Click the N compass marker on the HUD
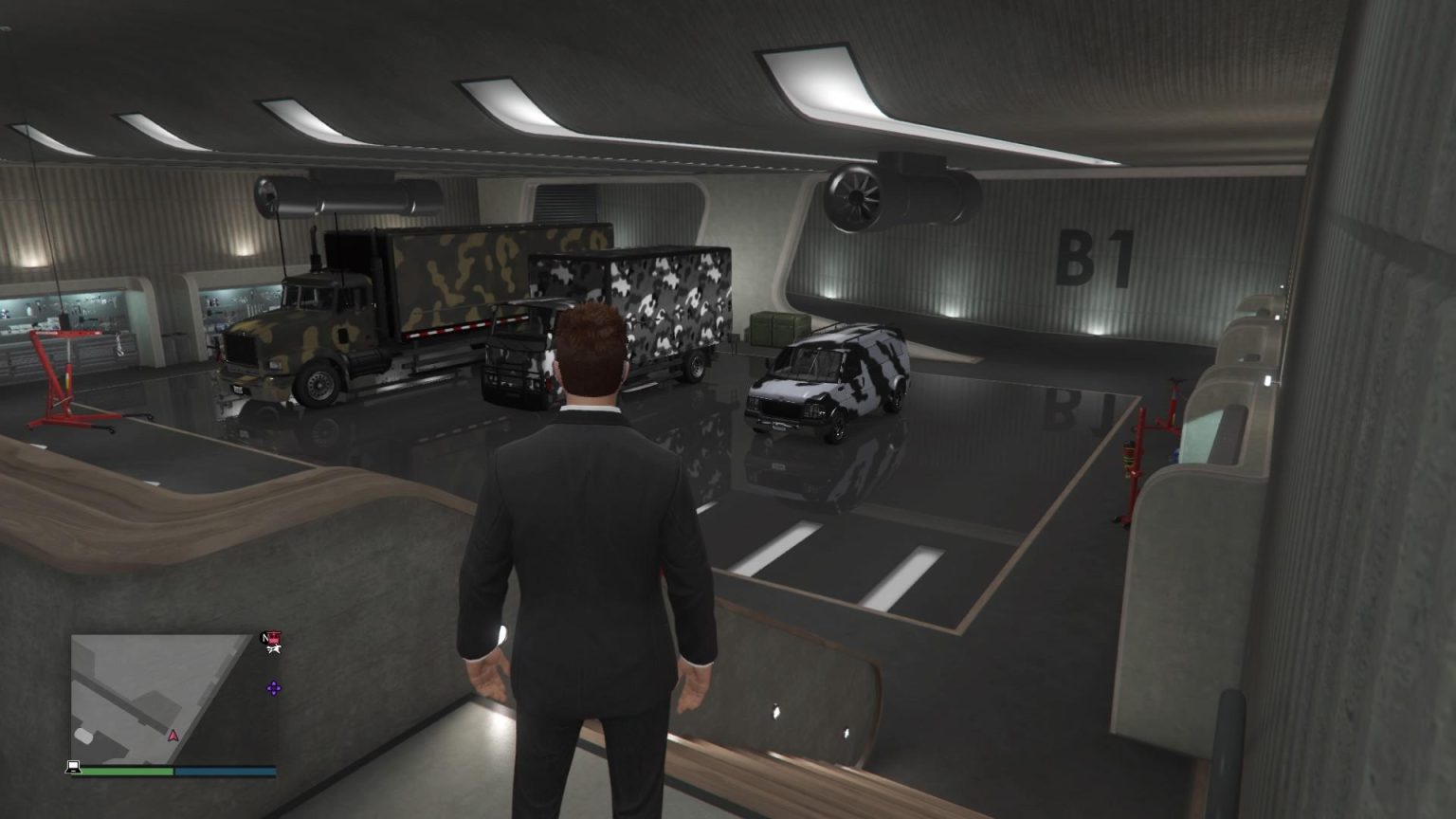The height and width of the screenshot is (819, 1456). (x=264, y=640)
